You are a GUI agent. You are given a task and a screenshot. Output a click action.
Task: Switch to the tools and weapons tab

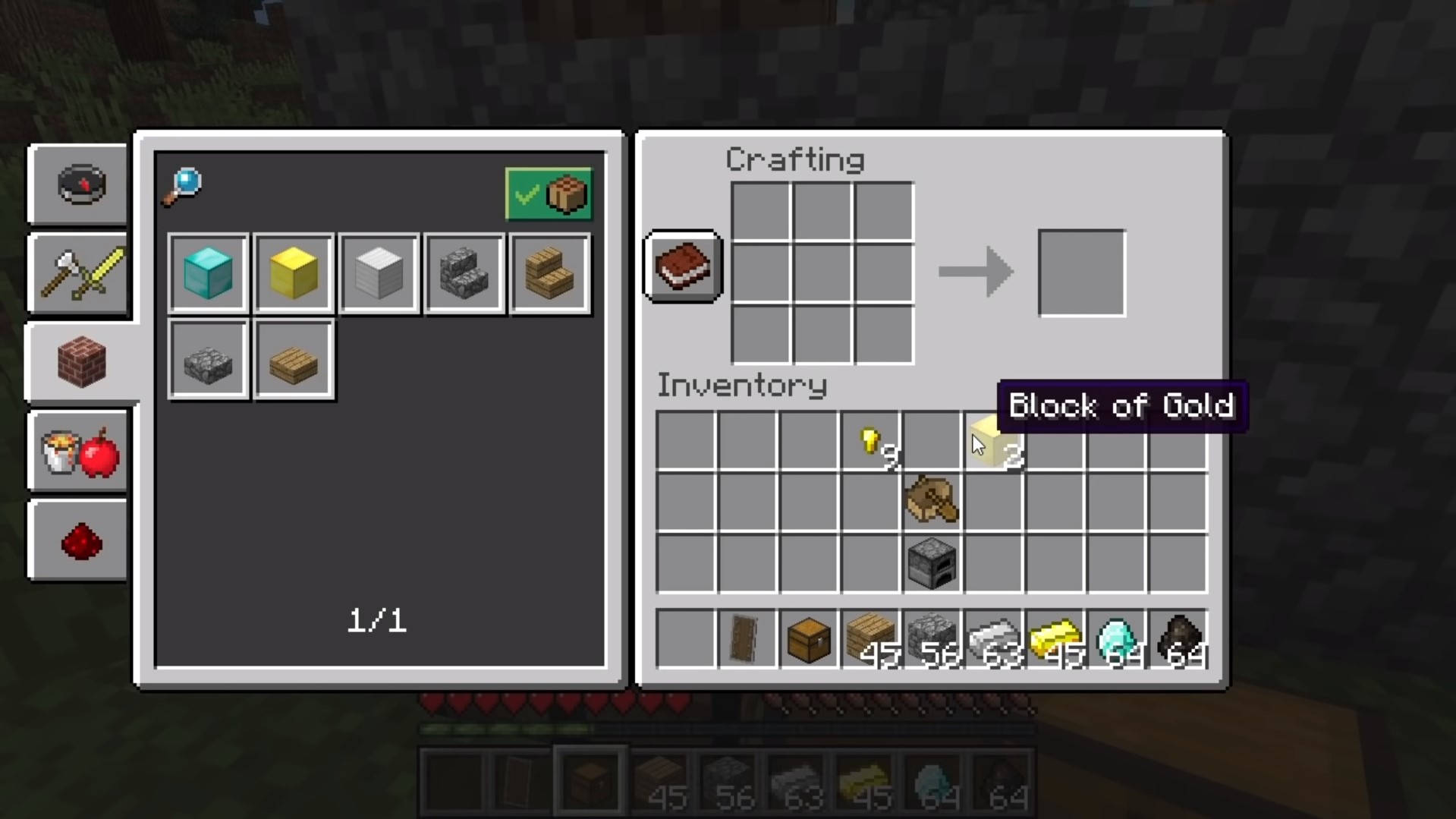(80, 274)
